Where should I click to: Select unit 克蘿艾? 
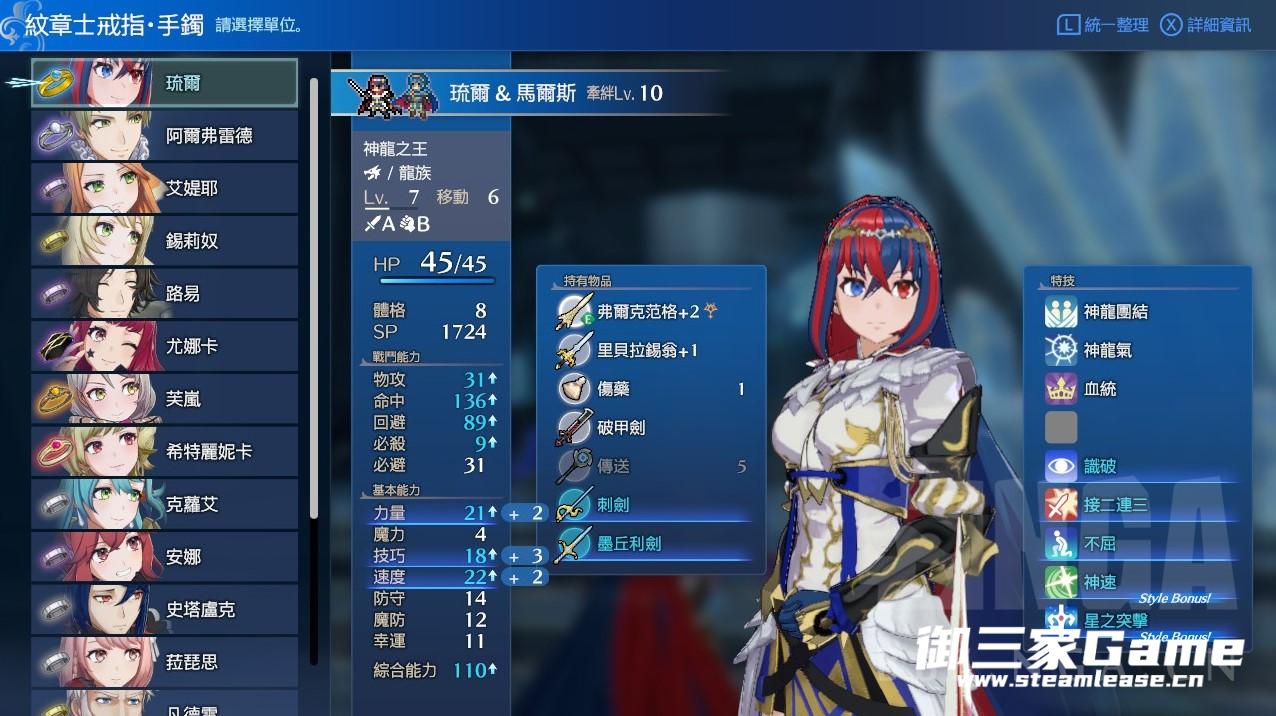165,504
